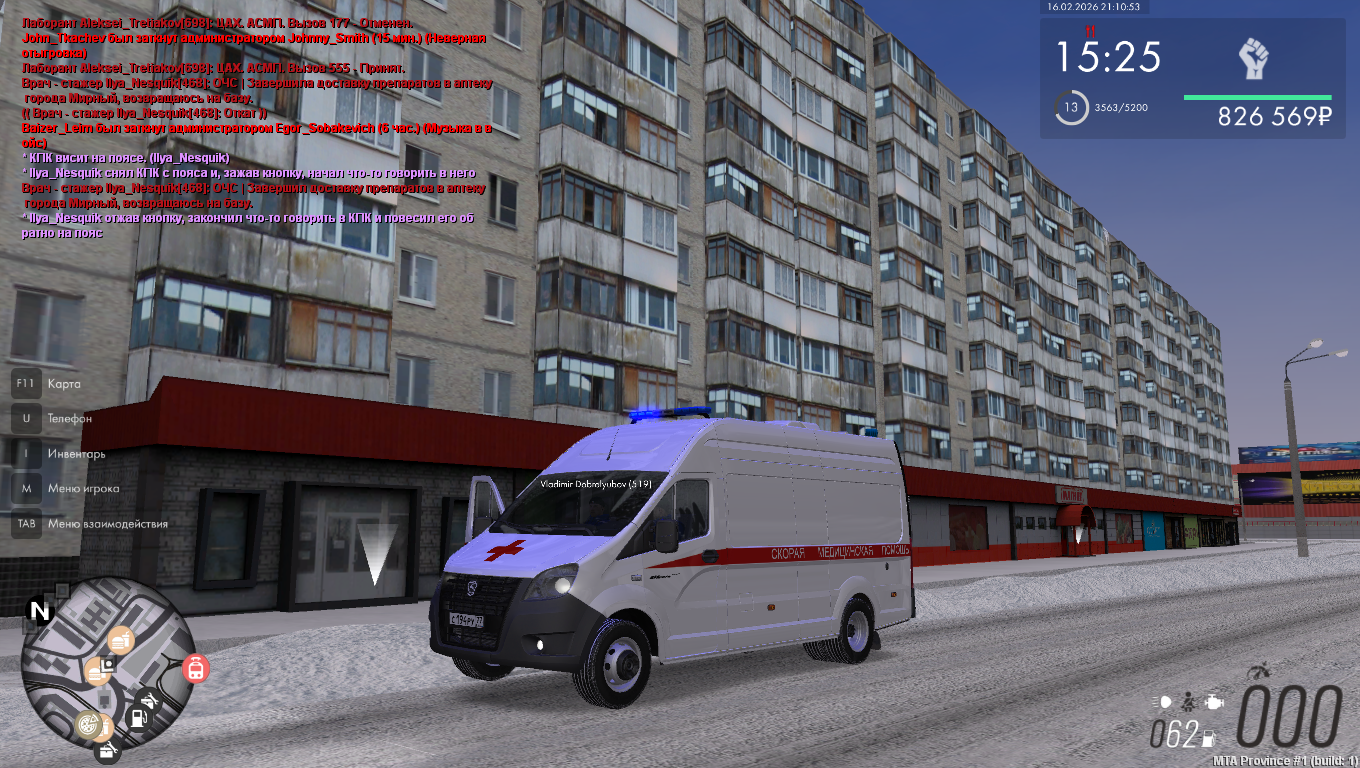
Task: Toggle the seatbelt indicator icon
Action: (1189, 702)
